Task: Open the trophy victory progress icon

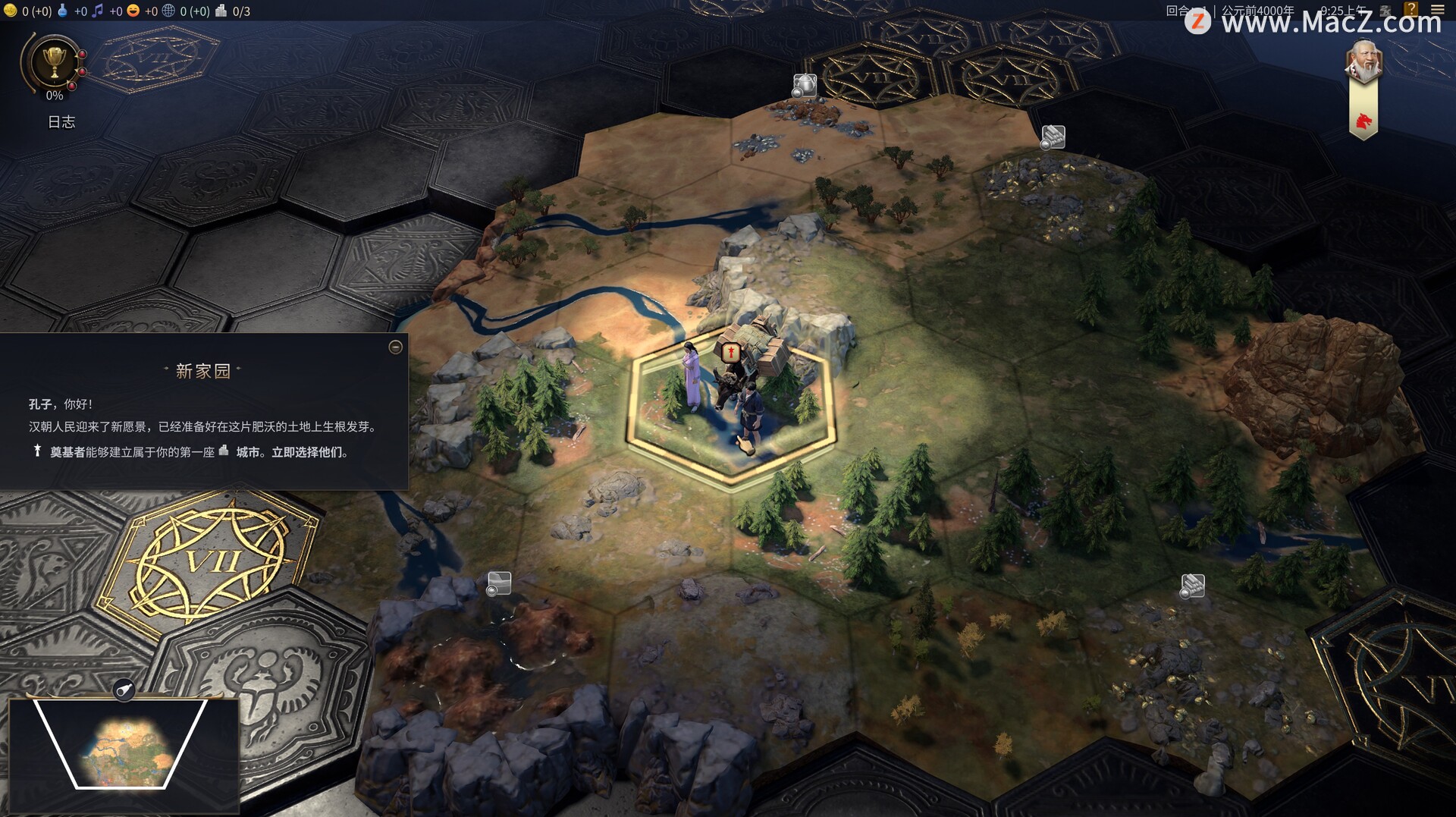Action: point(54,62)
